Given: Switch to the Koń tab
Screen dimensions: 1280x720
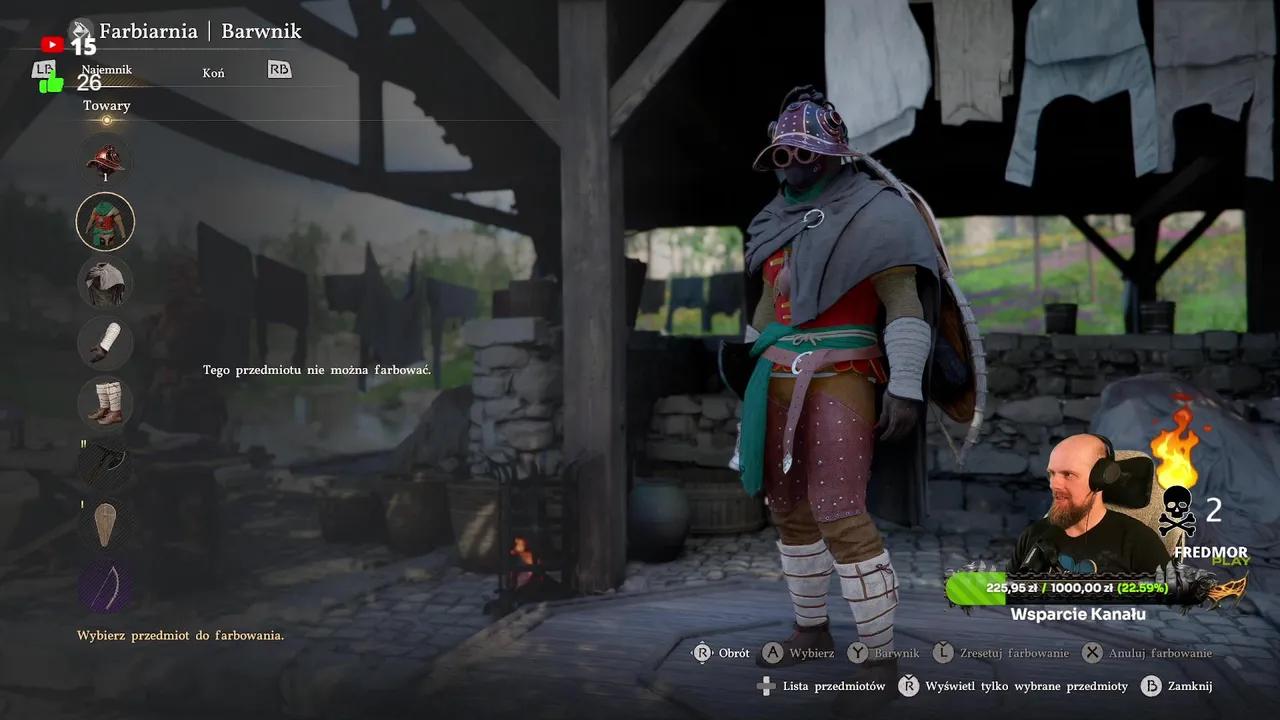Looking at the screenshot, I should pyautogui.click(x=213, y=73).
